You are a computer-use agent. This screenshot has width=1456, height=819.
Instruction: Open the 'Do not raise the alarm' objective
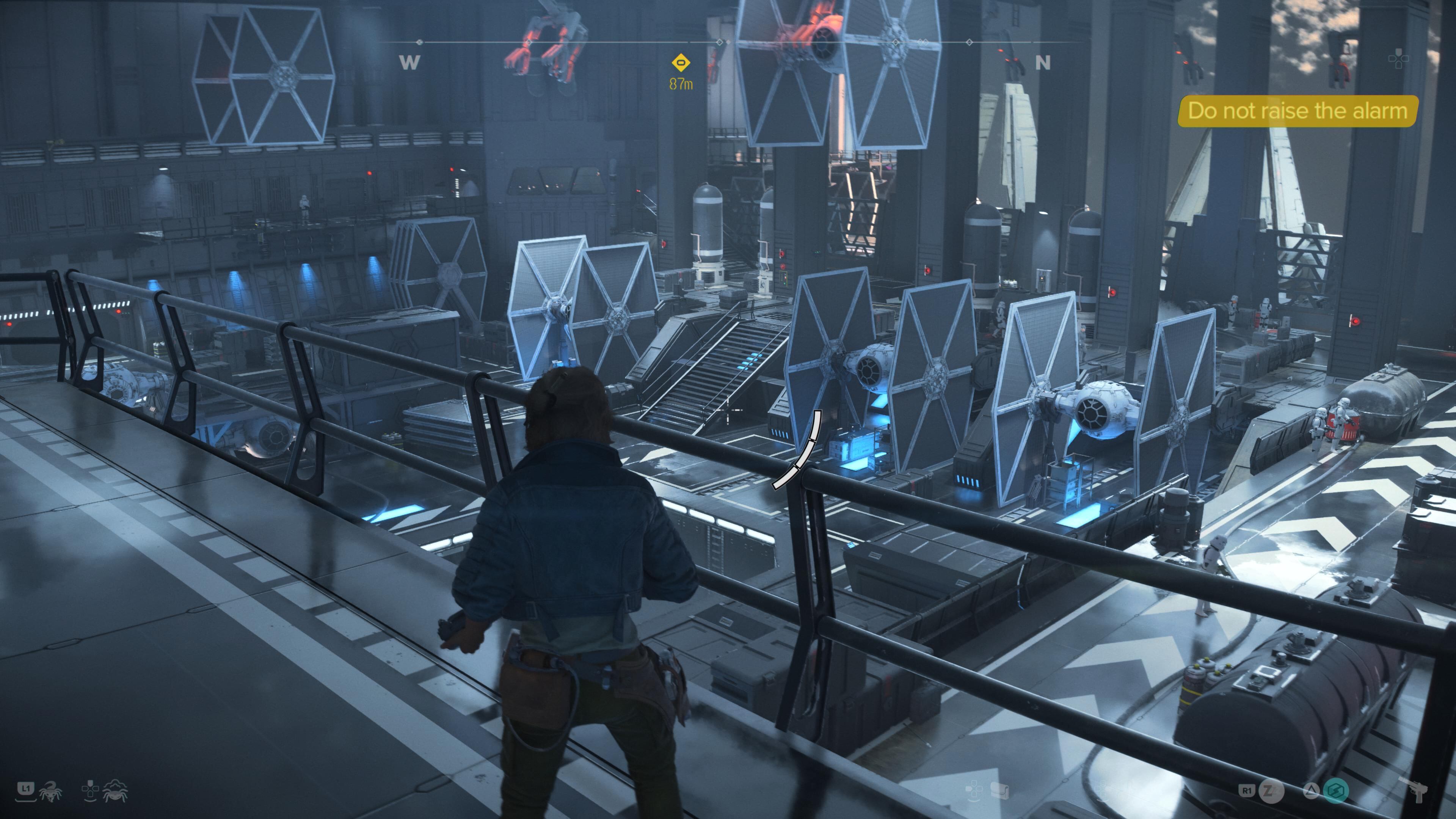point(1297,111)
